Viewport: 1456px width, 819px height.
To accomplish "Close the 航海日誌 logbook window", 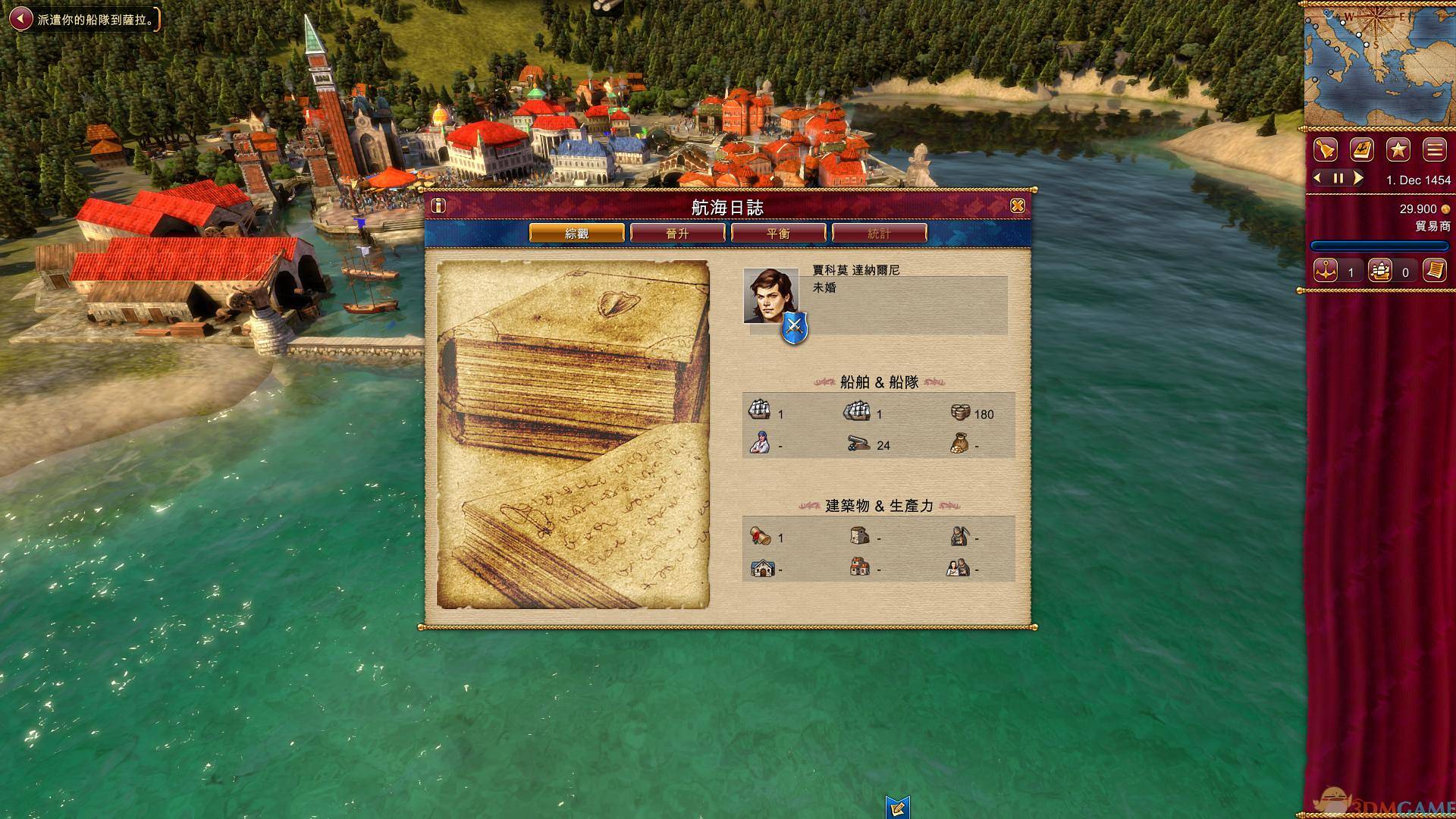I will pos(1018,206).
